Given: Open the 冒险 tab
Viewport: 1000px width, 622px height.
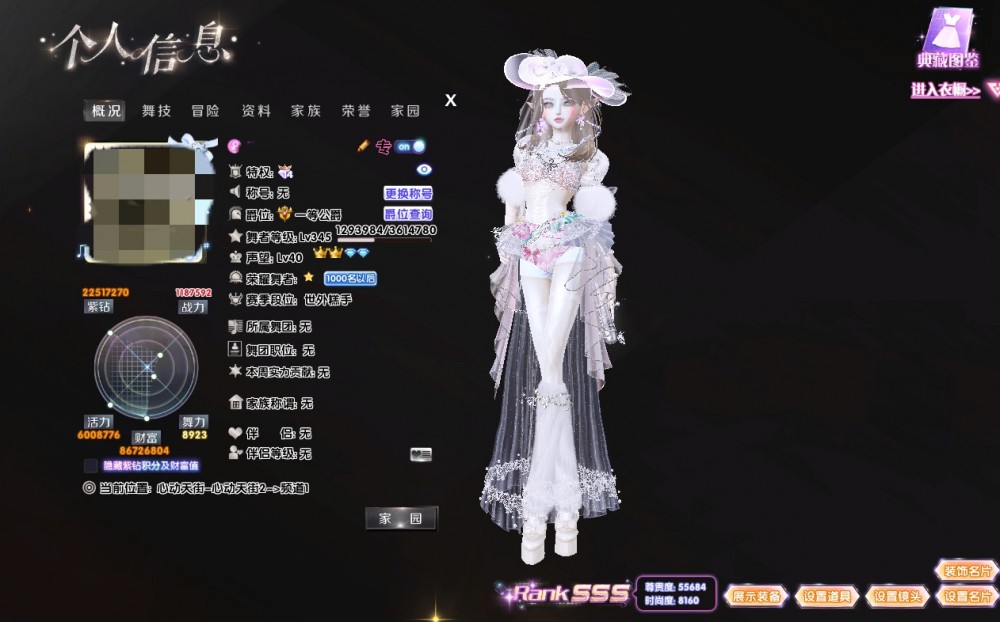Looking at the screenshot, I should [x=206, y=111].
